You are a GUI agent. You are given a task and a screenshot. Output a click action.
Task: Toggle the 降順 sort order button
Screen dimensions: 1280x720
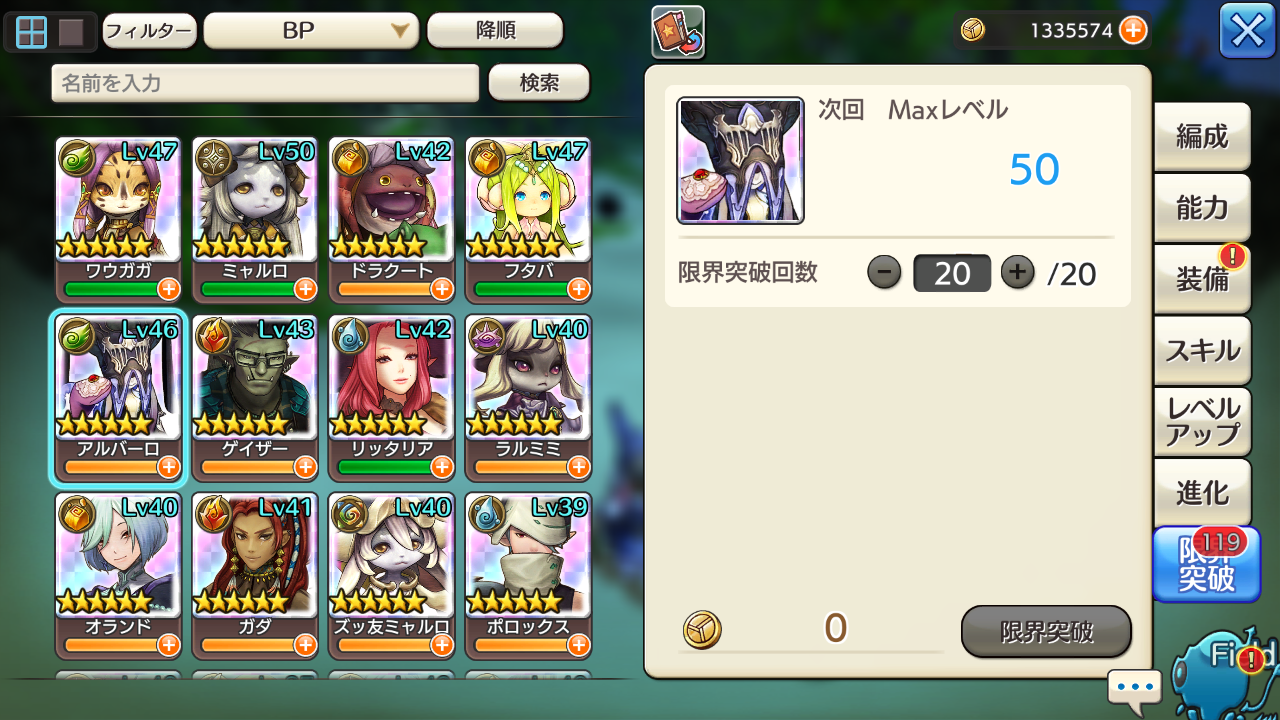[x=495, y=31]
